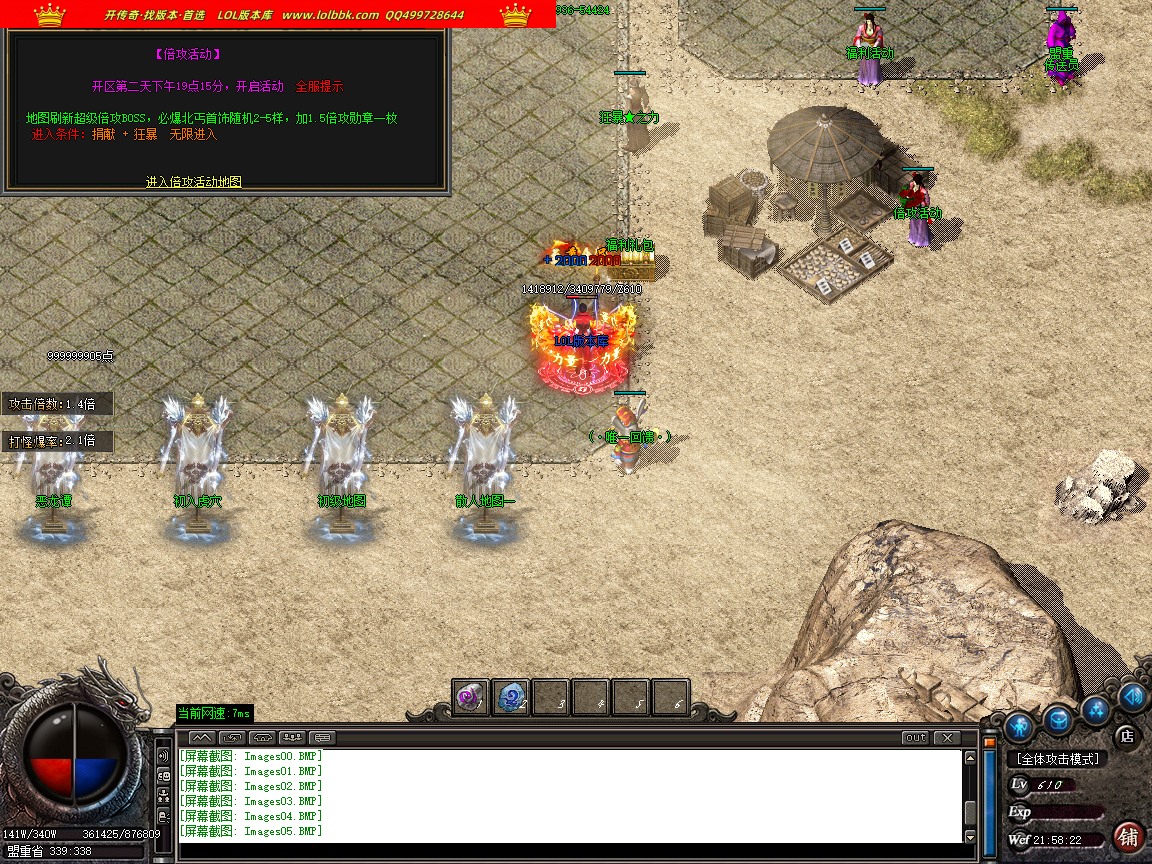The width and height of the screenshot is (1152, 864).
Task: Open the bag chest icon
Action: coord(1059,718)
